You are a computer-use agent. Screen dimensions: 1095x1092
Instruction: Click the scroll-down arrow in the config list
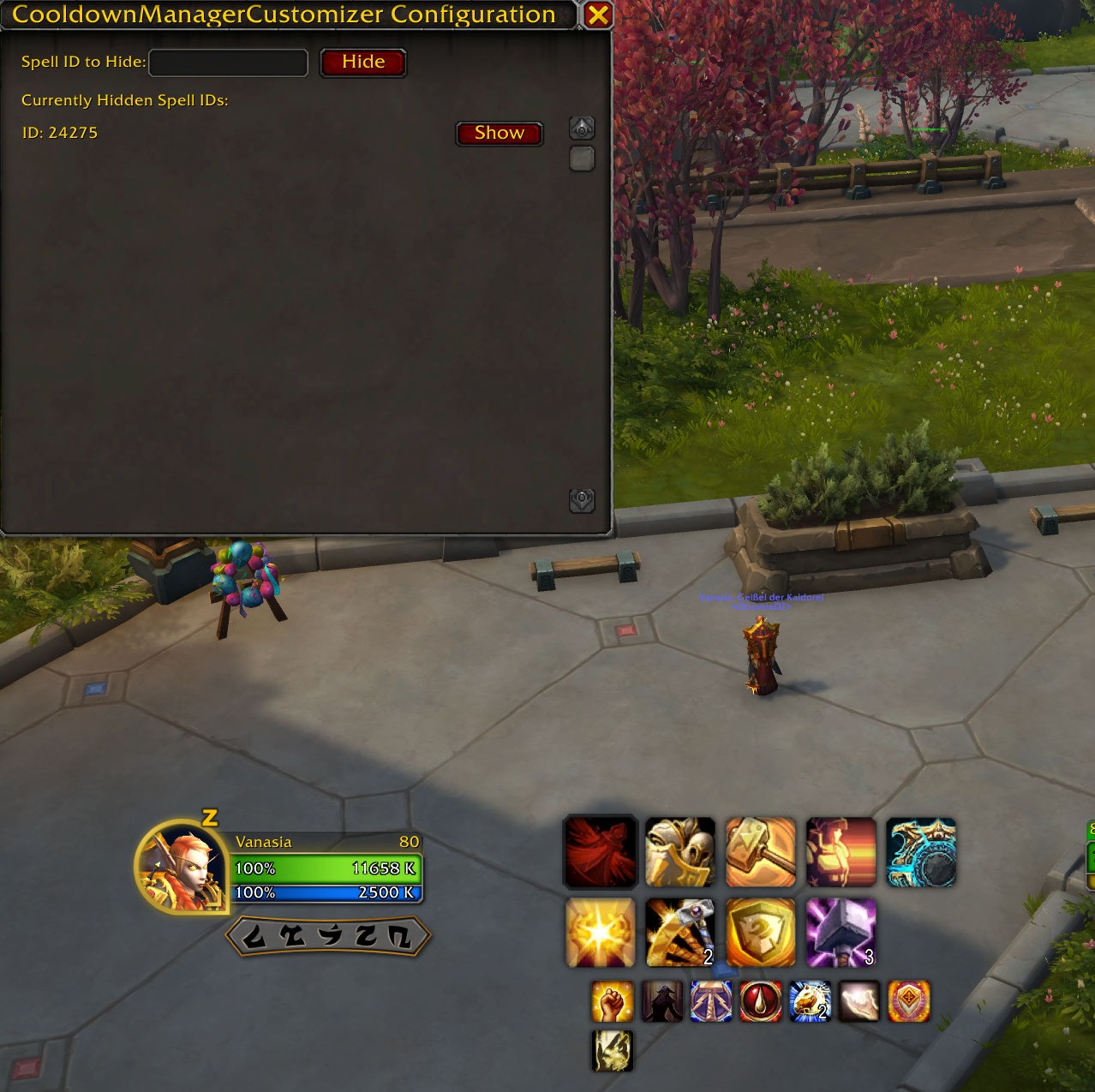[582, 500]
